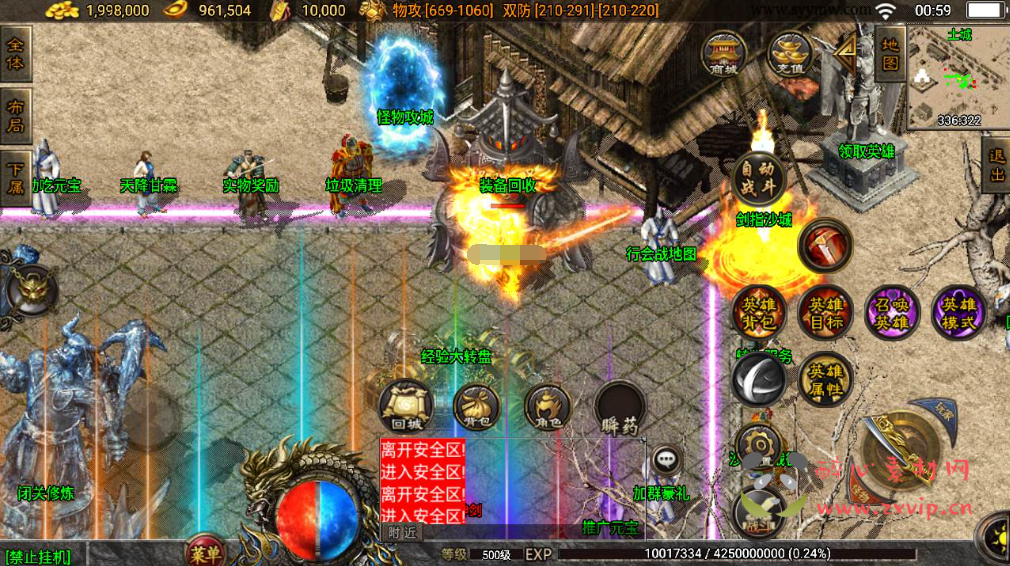The width and height of the screenshot is (1010, 566).
Task: Open 英雄目标 hero target
Action: [825, 312]
